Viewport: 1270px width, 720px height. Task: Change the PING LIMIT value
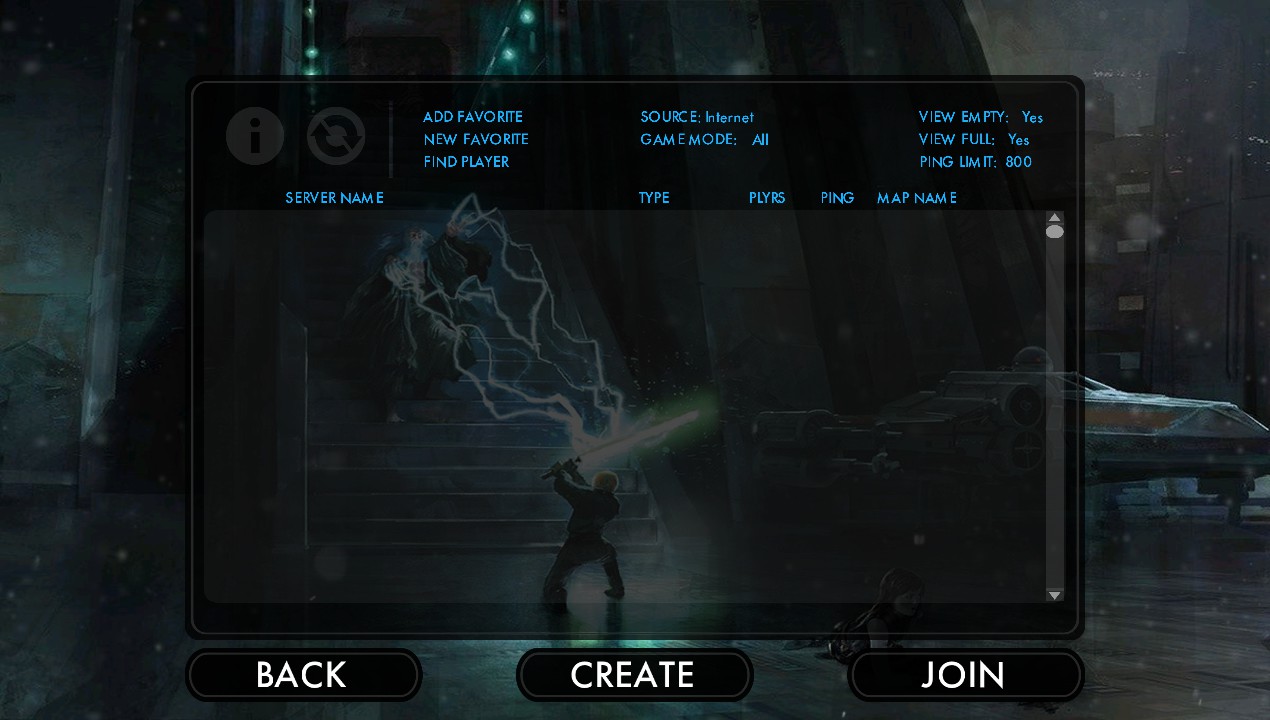pyautogui.click(x=975, y=162)
